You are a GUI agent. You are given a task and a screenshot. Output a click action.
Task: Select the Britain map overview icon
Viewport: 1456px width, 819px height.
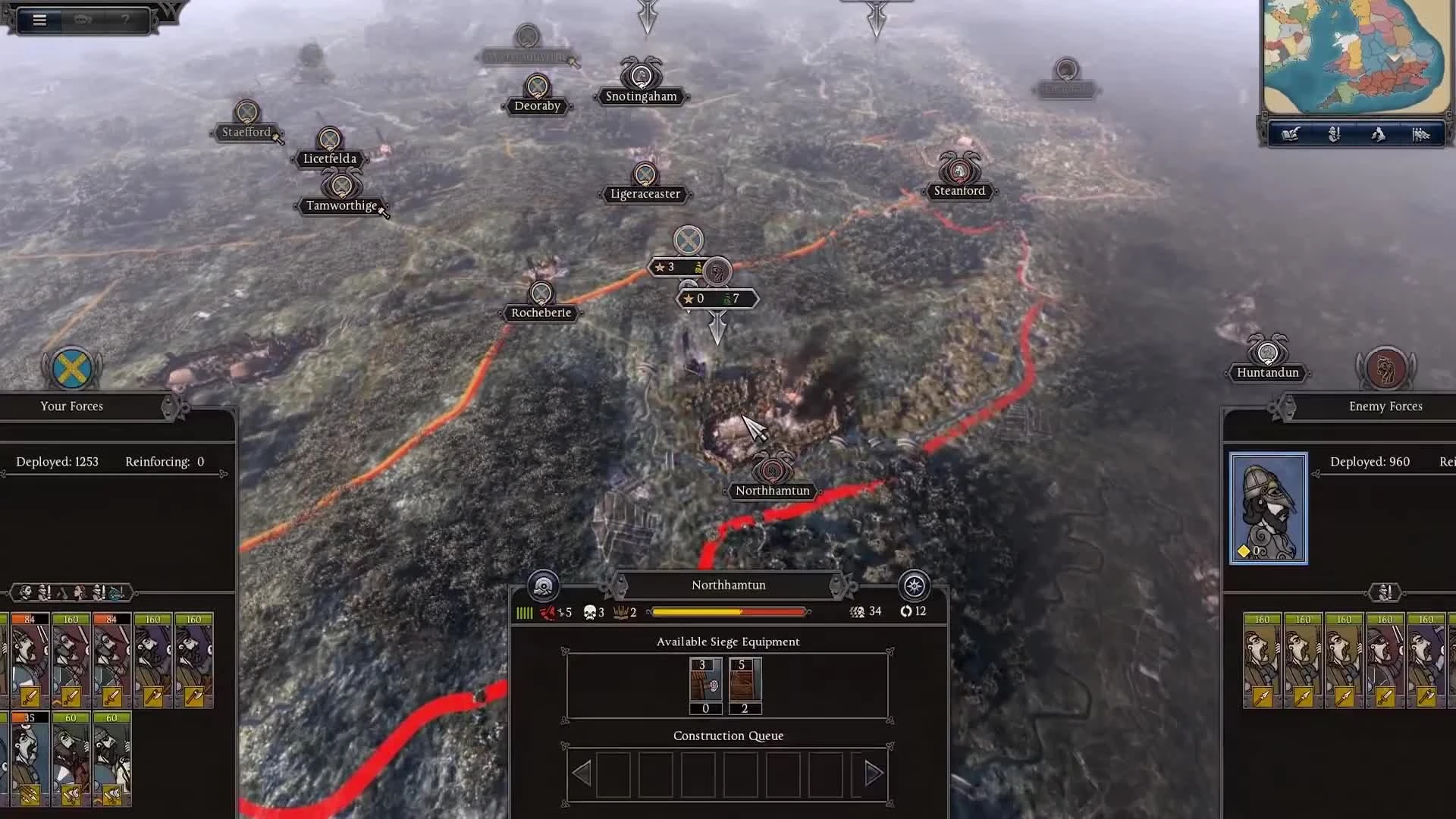1378,134
